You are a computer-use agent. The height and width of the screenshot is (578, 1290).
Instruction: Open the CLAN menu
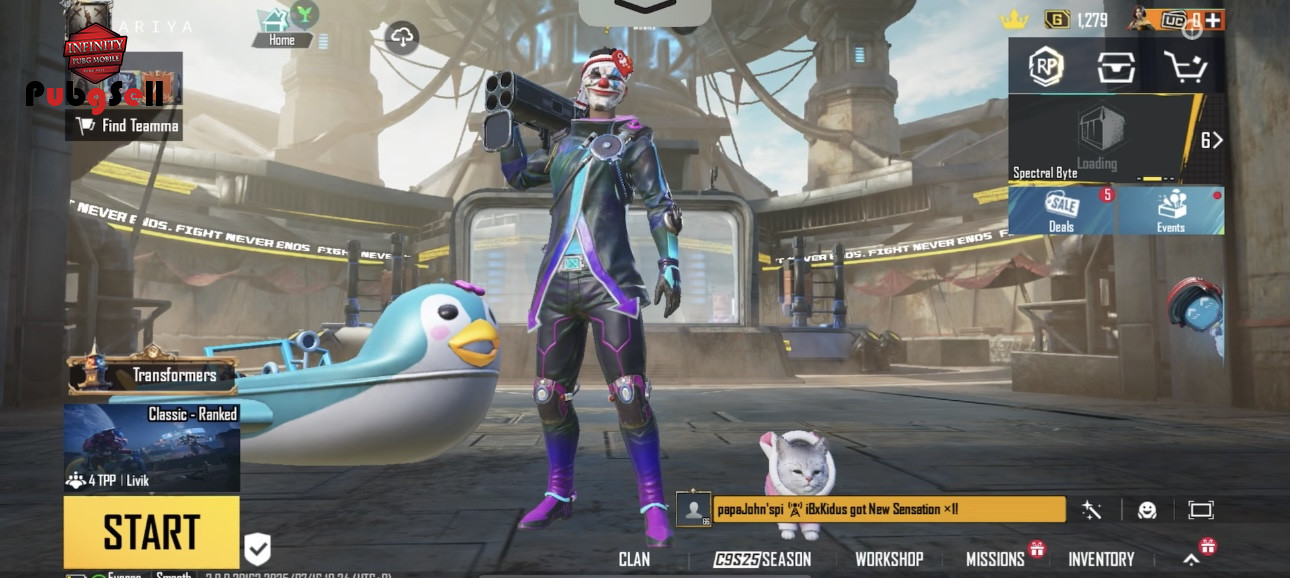pos(634,559)
